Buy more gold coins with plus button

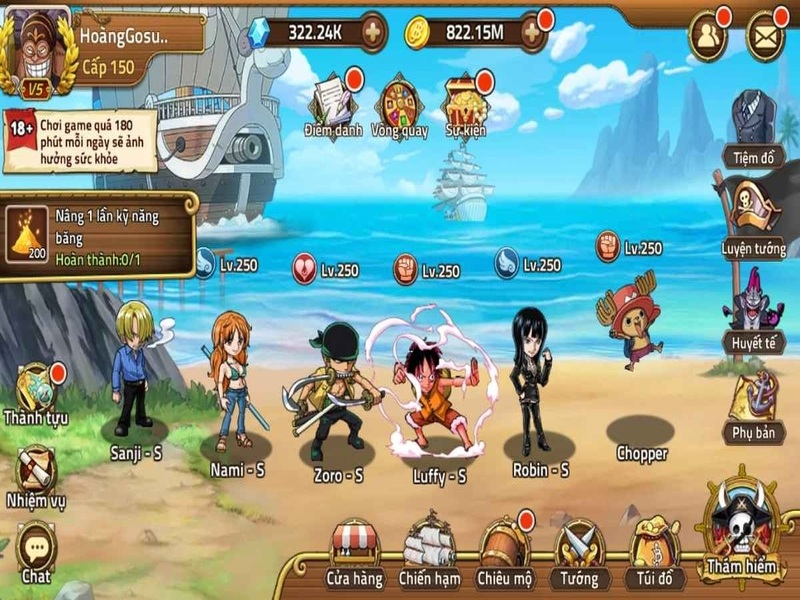(532, 33)
